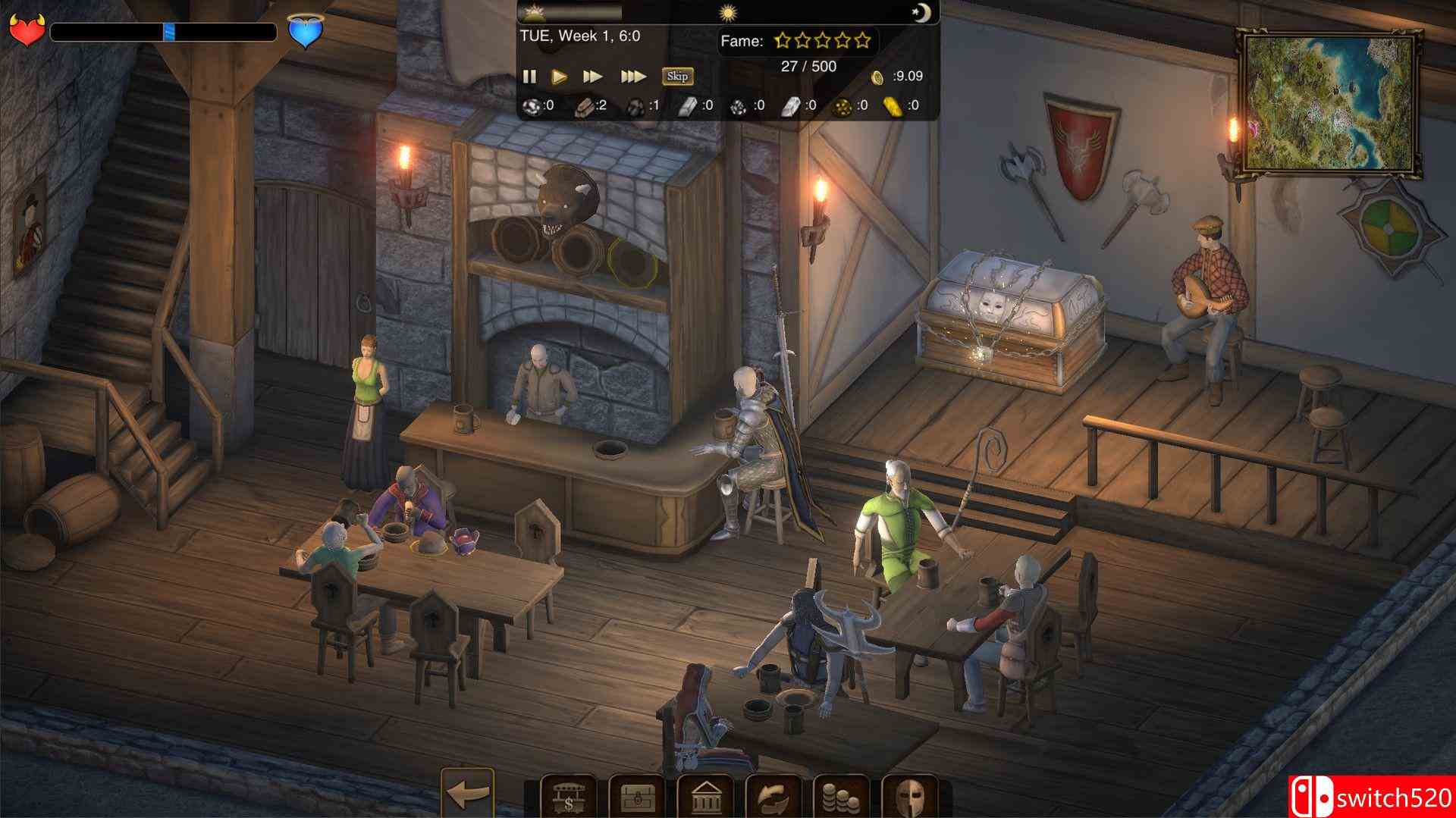The width and height of the screenshot is (1456, 818).
Task: Open the helmet mask icon
Action: [x=909, y=796]
